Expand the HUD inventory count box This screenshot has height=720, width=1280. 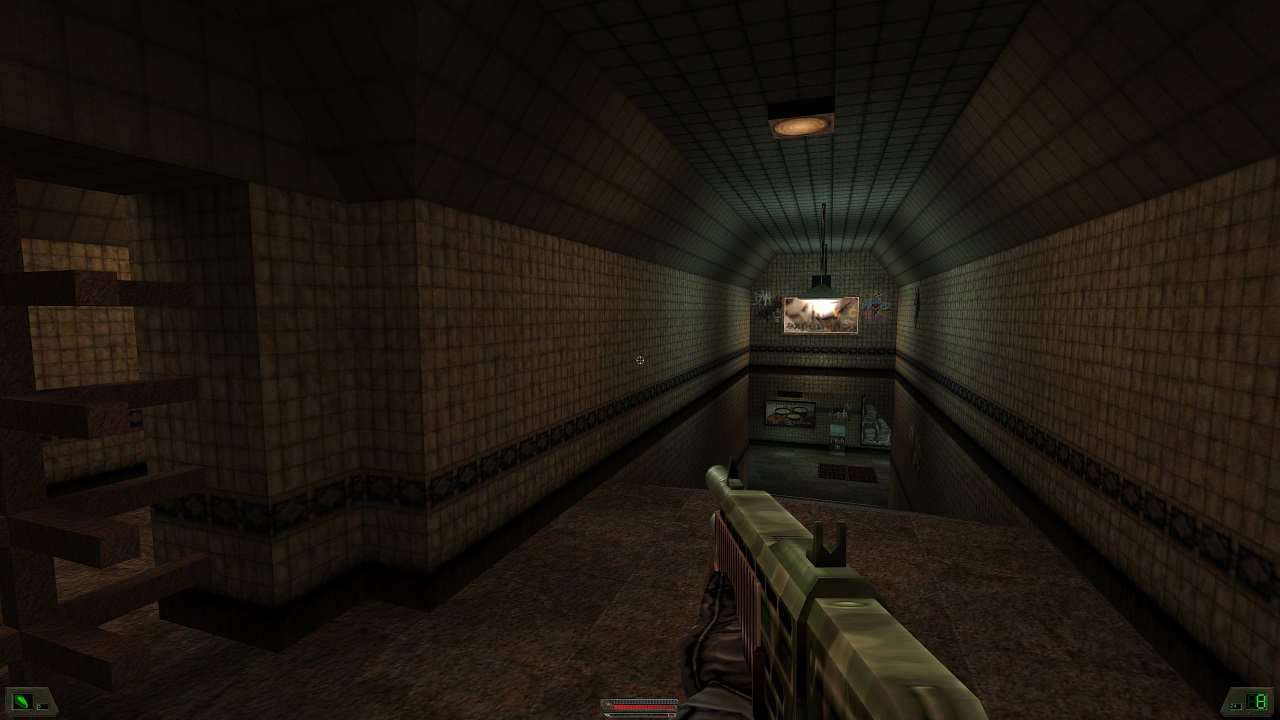(42, 707)
